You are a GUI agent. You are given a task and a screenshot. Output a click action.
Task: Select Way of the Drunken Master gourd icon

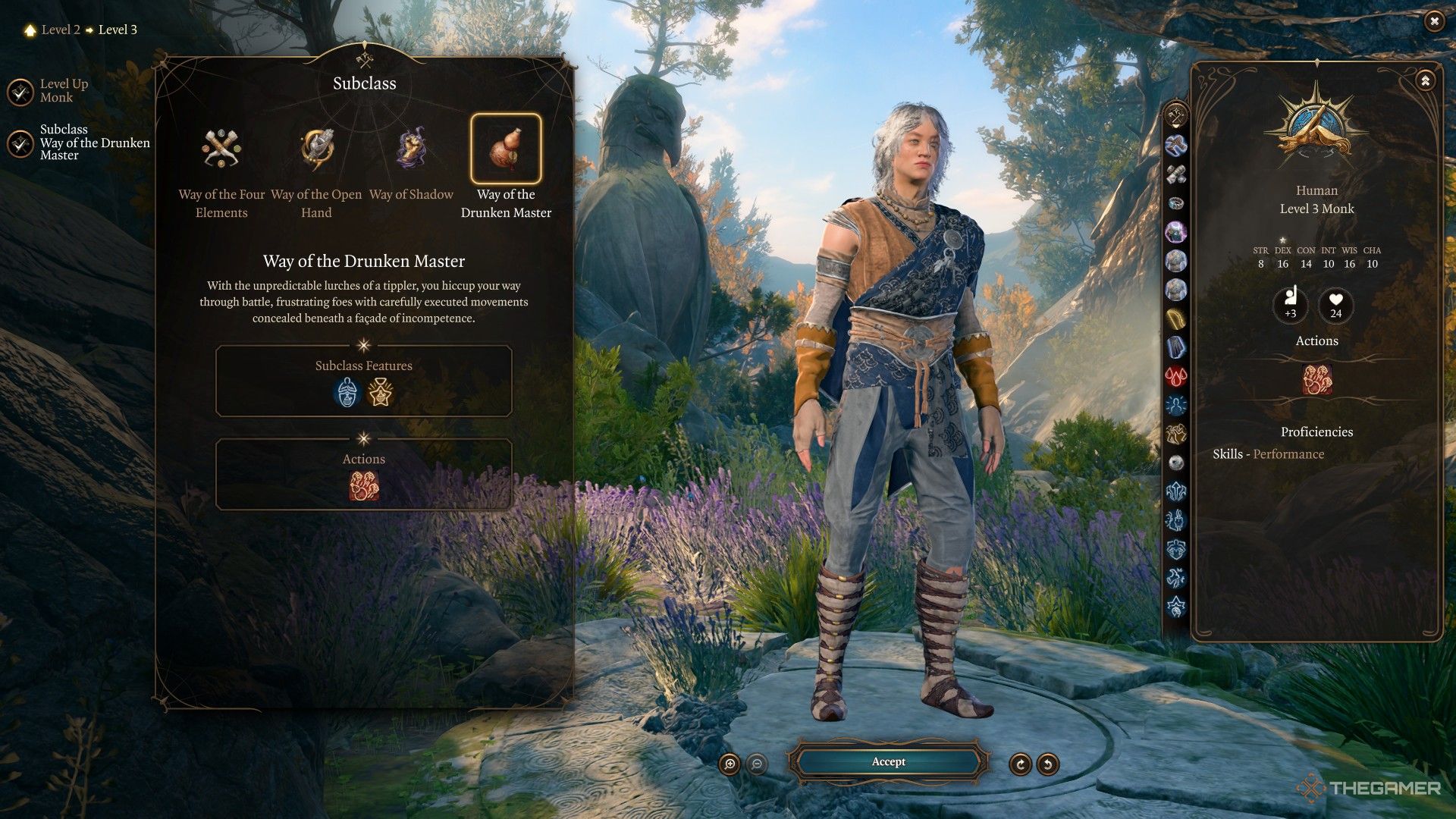coord(506,149)
